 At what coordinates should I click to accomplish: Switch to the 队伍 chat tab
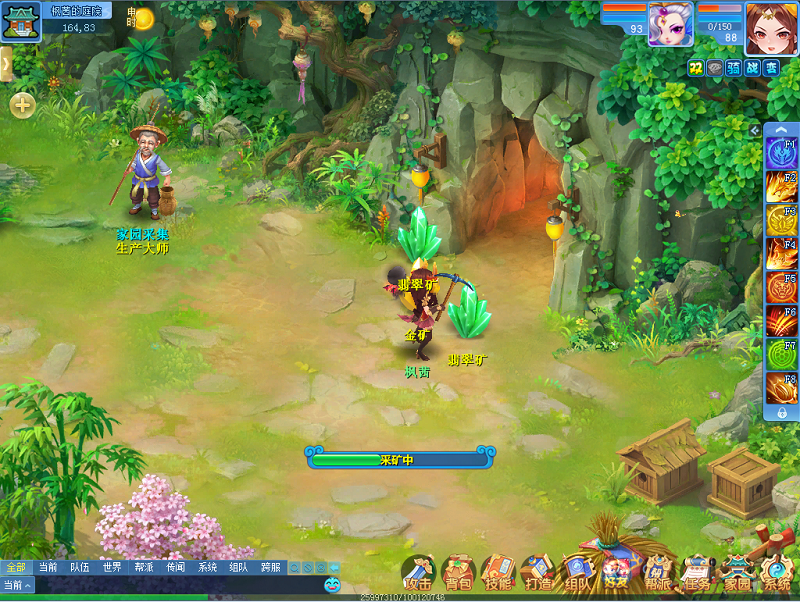click(x=79, y=567)
